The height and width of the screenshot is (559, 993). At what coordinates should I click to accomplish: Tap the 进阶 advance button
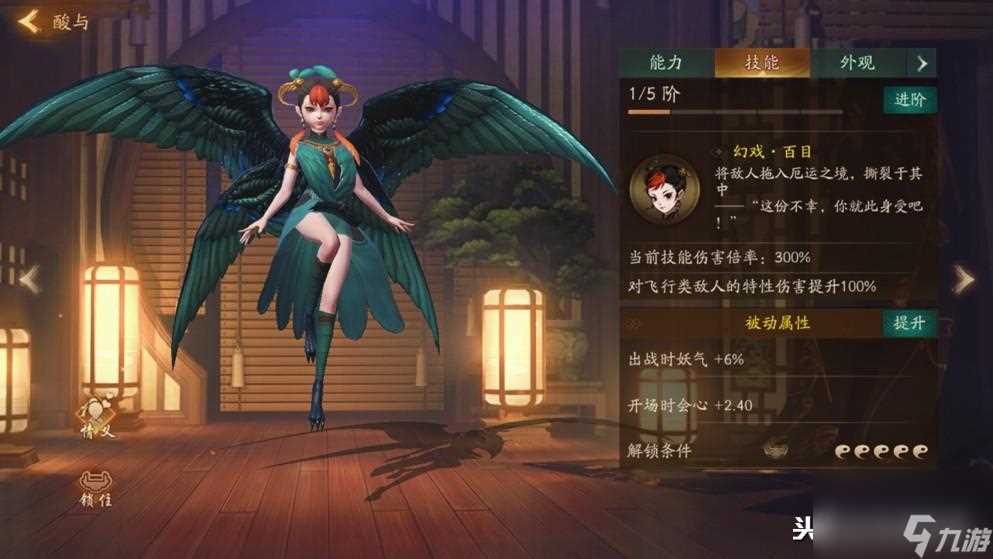[x=909, y=99]
